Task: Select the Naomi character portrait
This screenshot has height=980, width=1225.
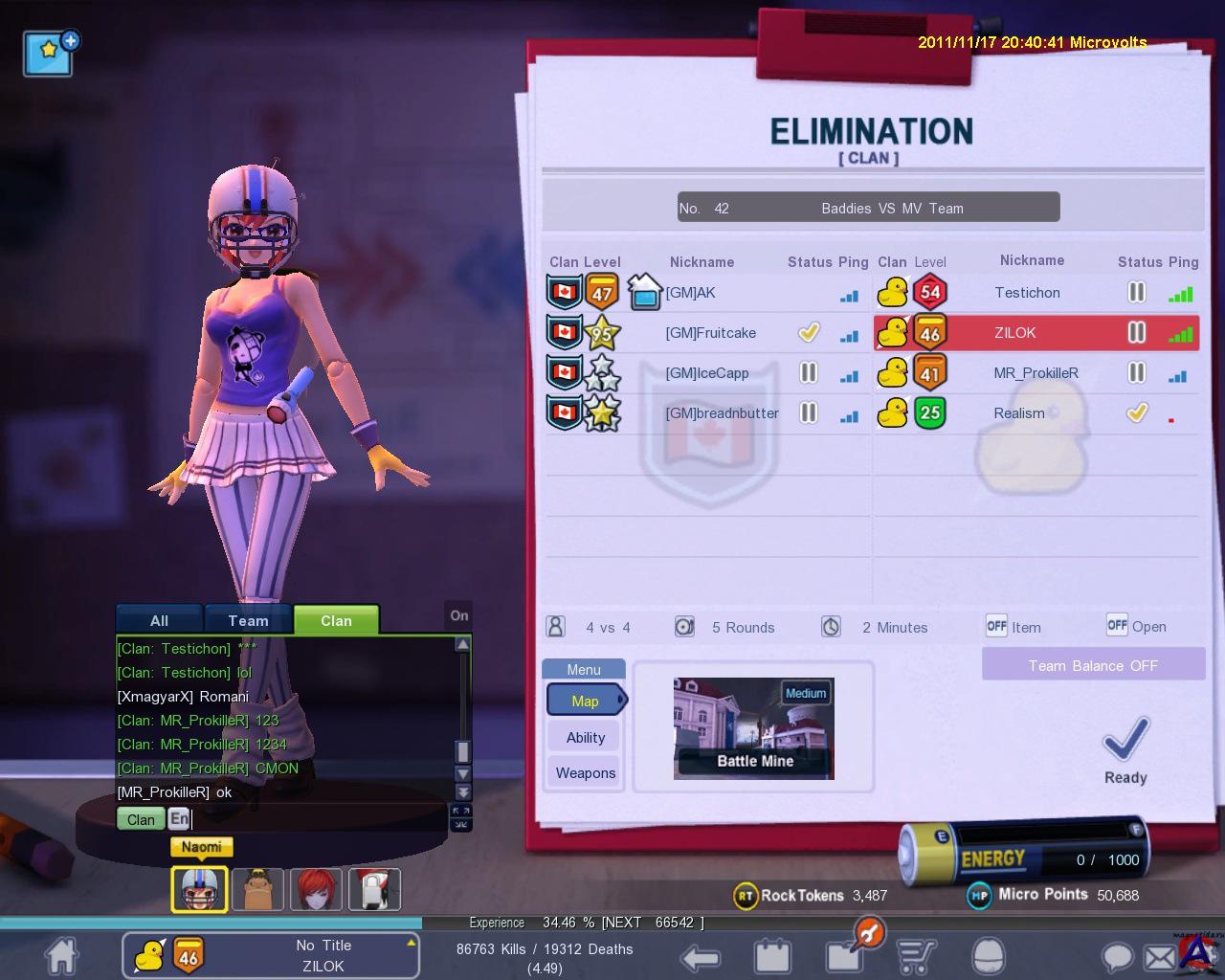Action: click(199, 889)
